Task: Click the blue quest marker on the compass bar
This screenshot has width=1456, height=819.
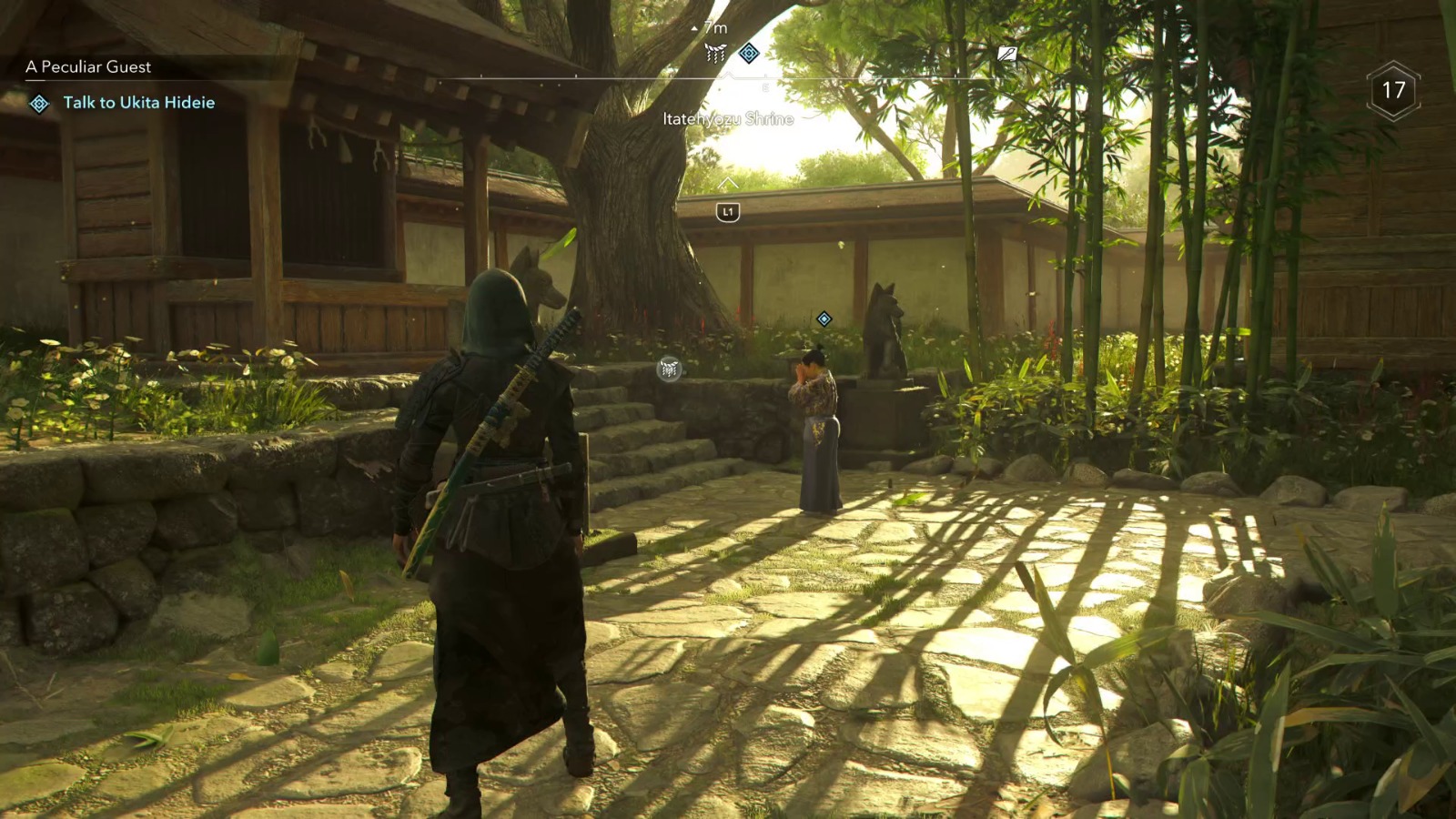Action: click(x=749, y=53)
